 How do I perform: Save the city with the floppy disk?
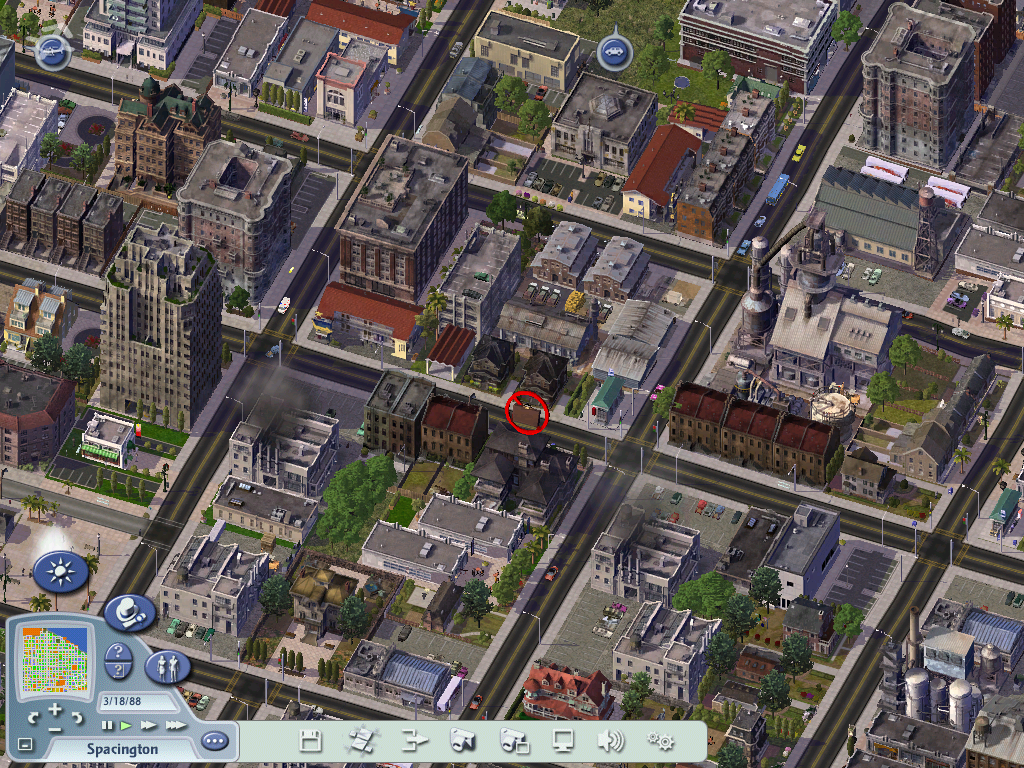click(311, 741)
